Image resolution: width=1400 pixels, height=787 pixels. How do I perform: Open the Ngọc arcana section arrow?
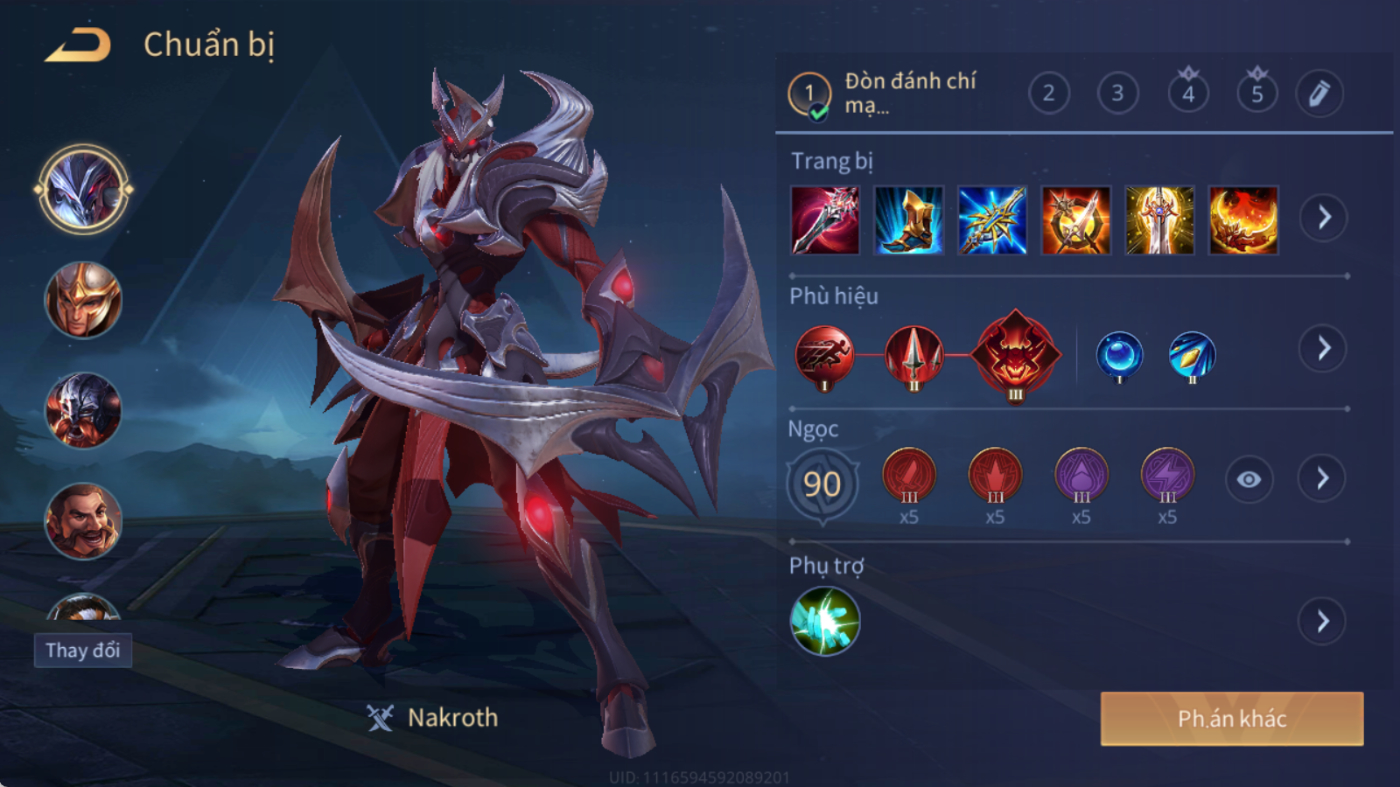(1323, 479)
